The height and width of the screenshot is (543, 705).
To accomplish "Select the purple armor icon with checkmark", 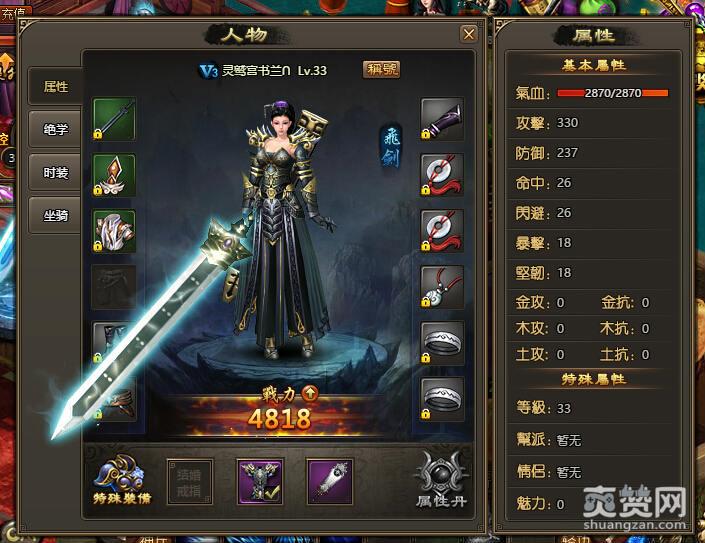I will (258, 480).
